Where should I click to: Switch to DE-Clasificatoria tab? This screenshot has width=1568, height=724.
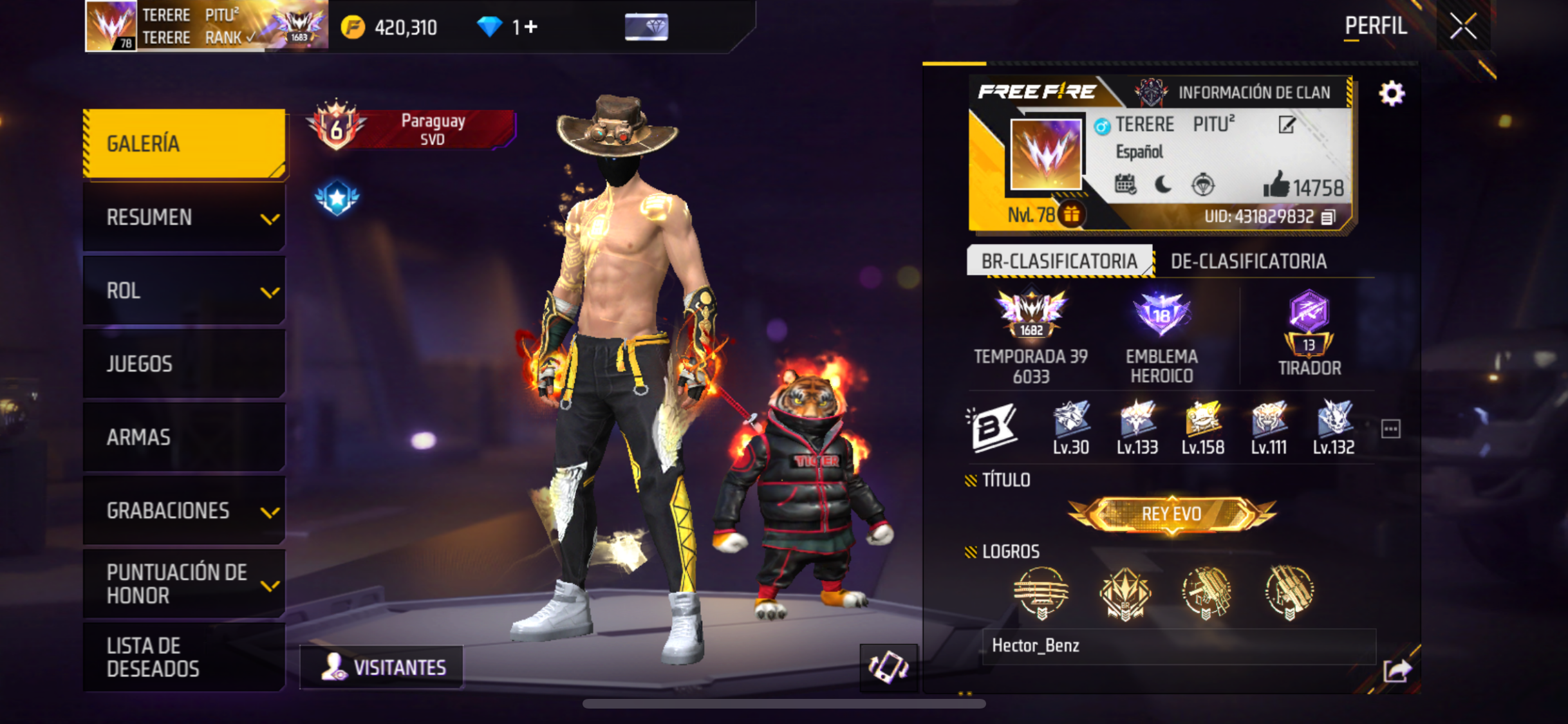[1248, 261]
